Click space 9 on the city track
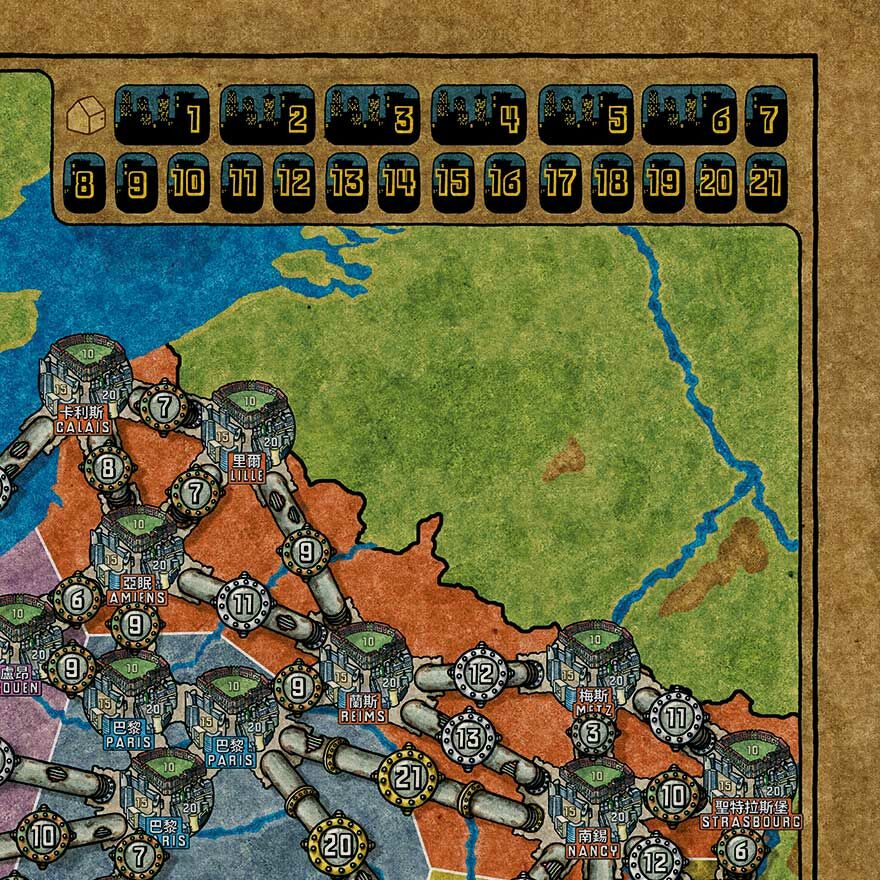Image resolution: width=880 pixels, height=880 pixels. click(x=136, y=182)
